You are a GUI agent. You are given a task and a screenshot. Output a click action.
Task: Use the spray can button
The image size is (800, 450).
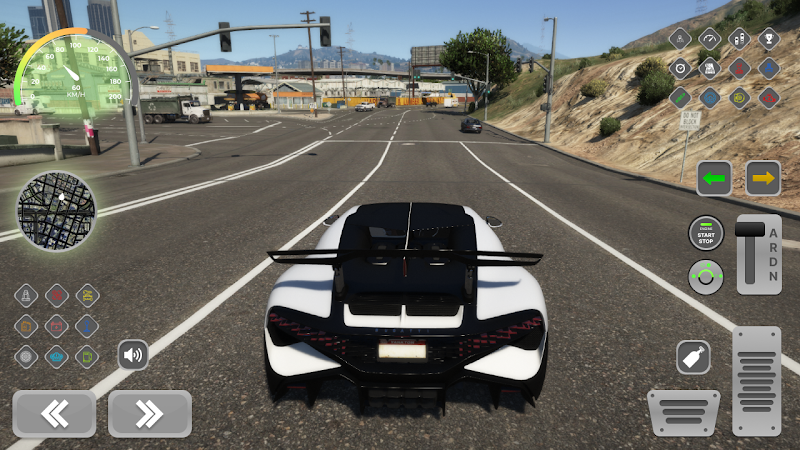tap(692, 357)
